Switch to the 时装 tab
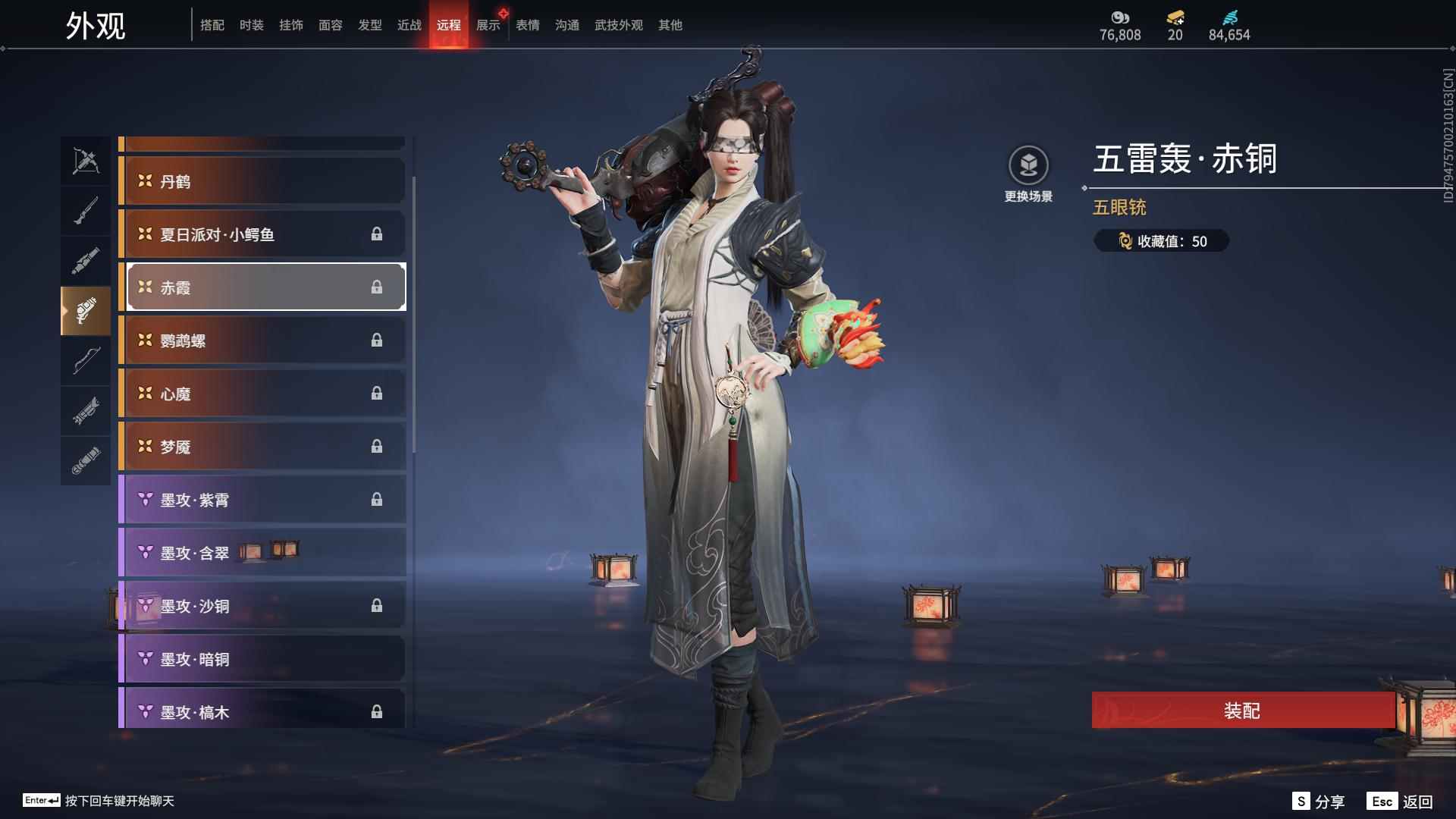1456x819 pixels. pos(252,26)
